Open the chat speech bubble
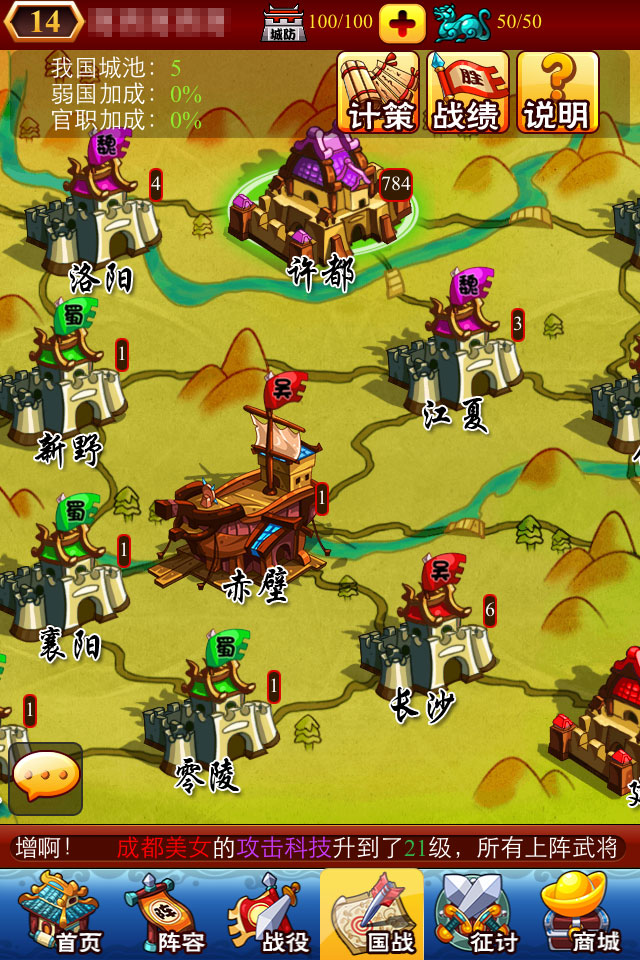This screenshot has height=960, width=640. pyautogui.click(x=46, y=777)
